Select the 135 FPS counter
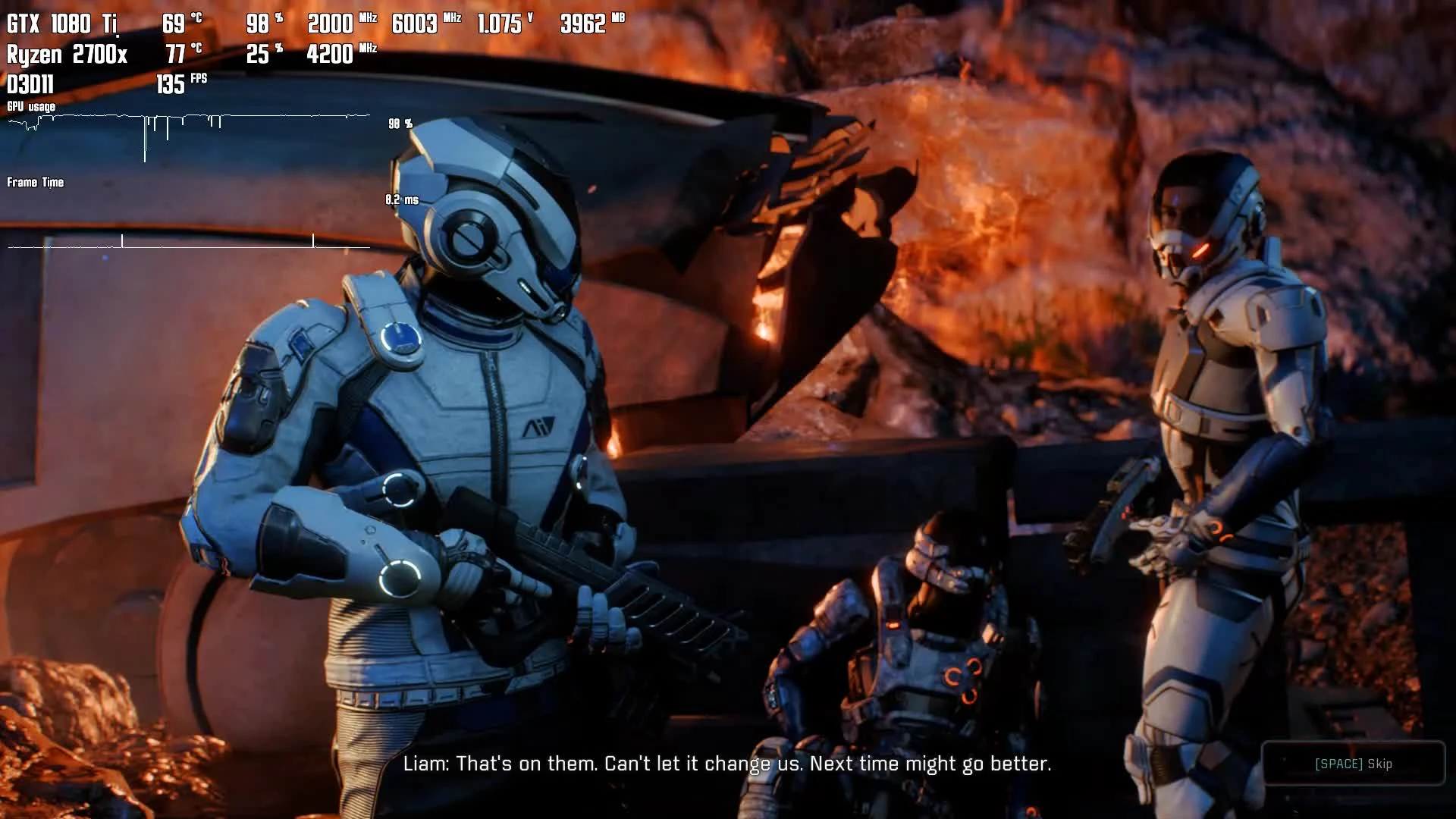Image resolution: width=1456 pixels, height=819 pixels. [x=180, y=85]
